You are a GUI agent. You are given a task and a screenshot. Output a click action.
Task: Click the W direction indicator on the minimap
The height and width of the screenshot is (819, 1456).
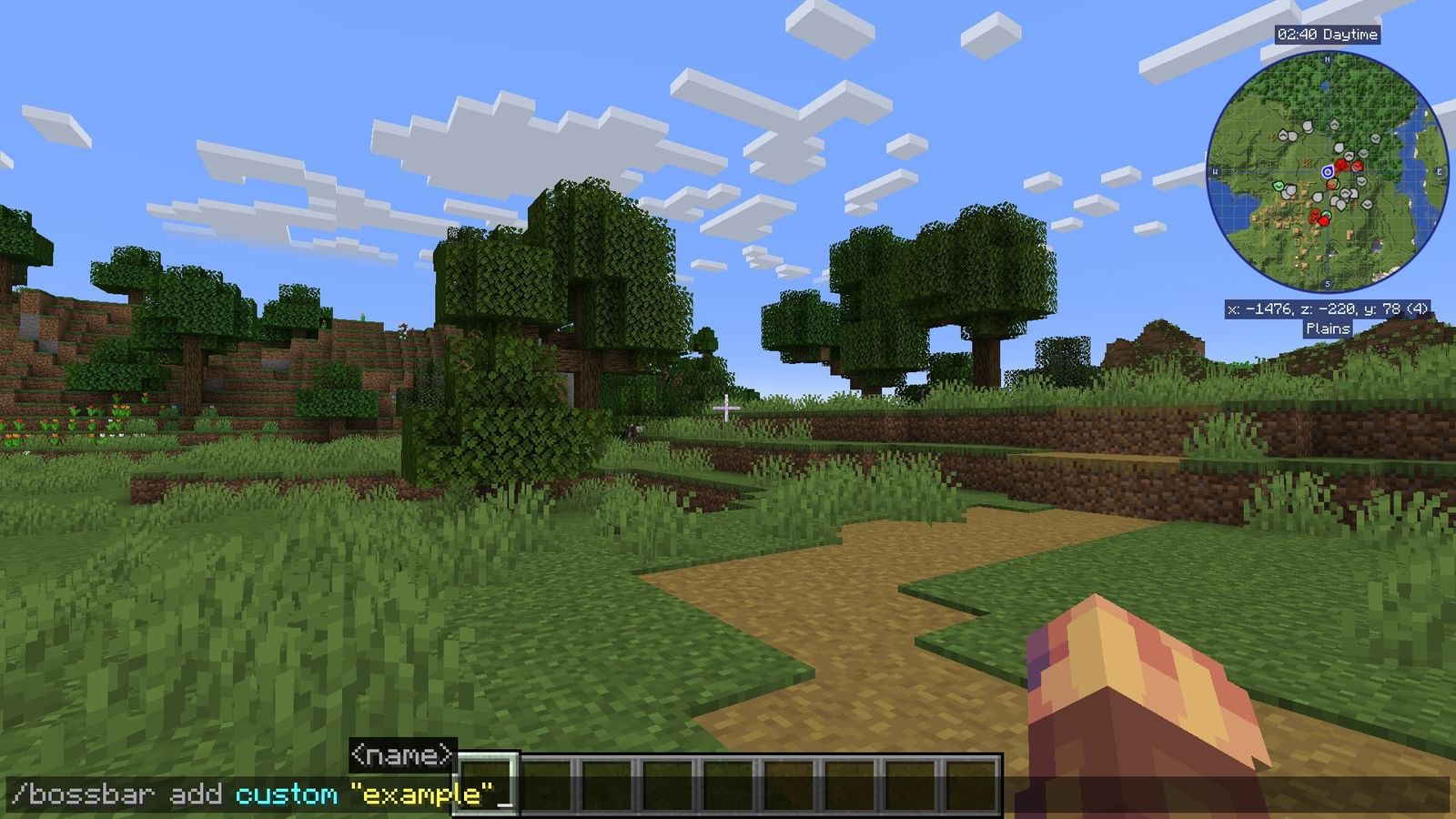click(1215, 169)
